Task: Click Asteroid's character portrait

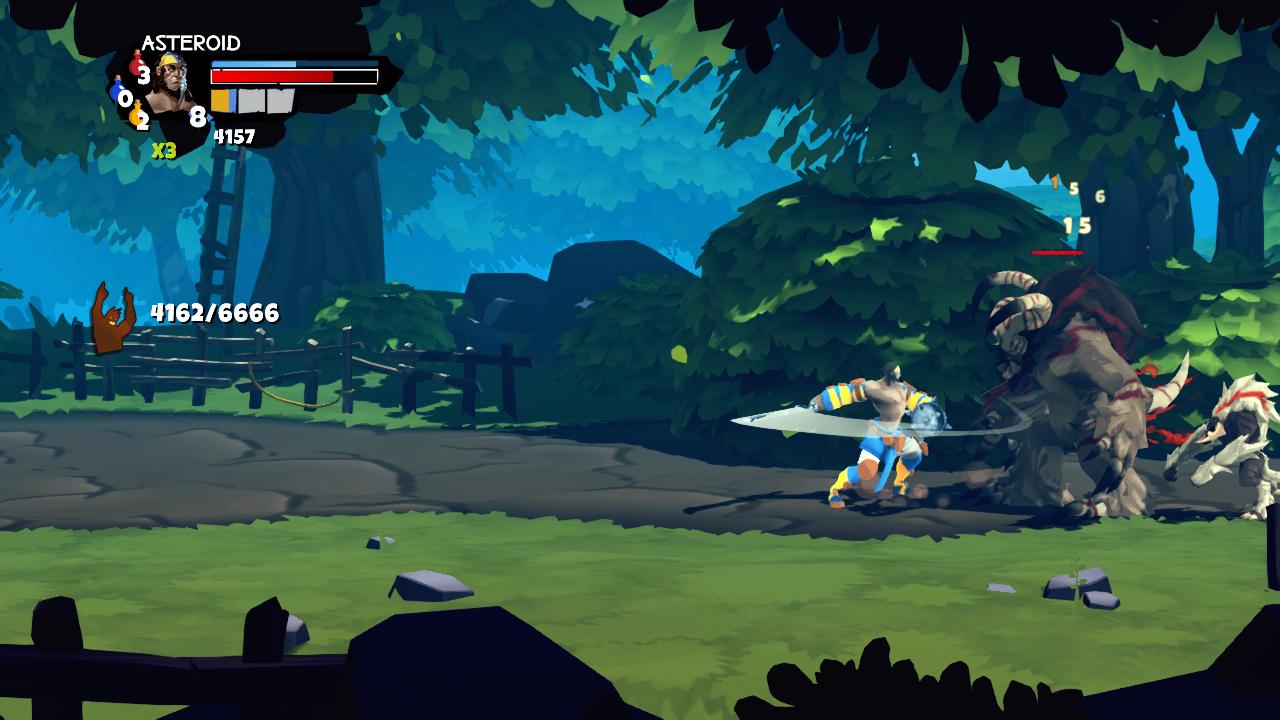Action: 171,87
